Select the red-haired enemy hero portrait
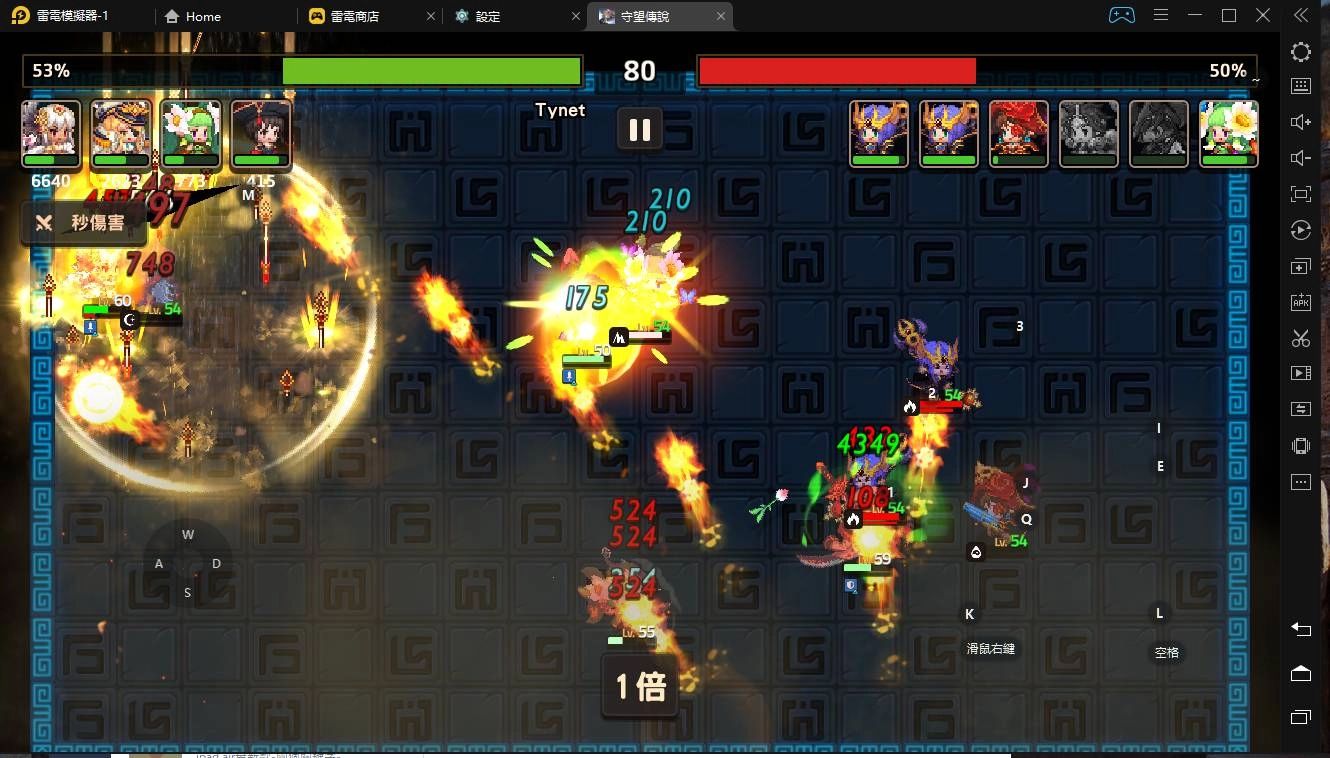This screenshot has width=1330, height=758. tap(1019, 132)
